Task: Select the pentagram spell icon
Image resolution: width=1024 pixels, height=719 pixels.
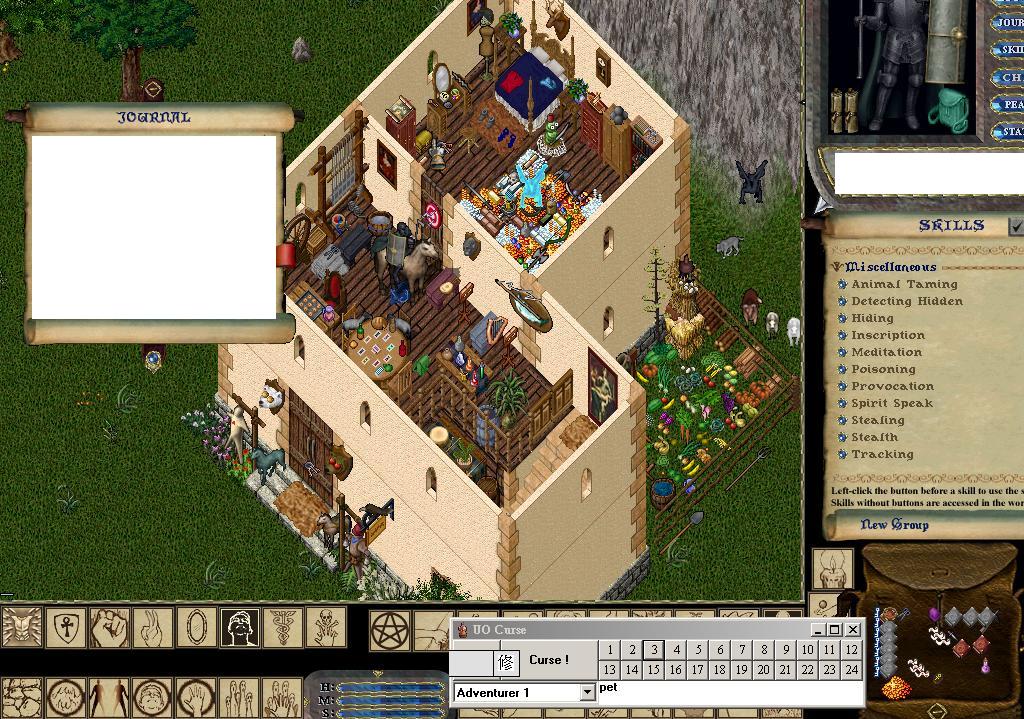Action: [388, 629]
